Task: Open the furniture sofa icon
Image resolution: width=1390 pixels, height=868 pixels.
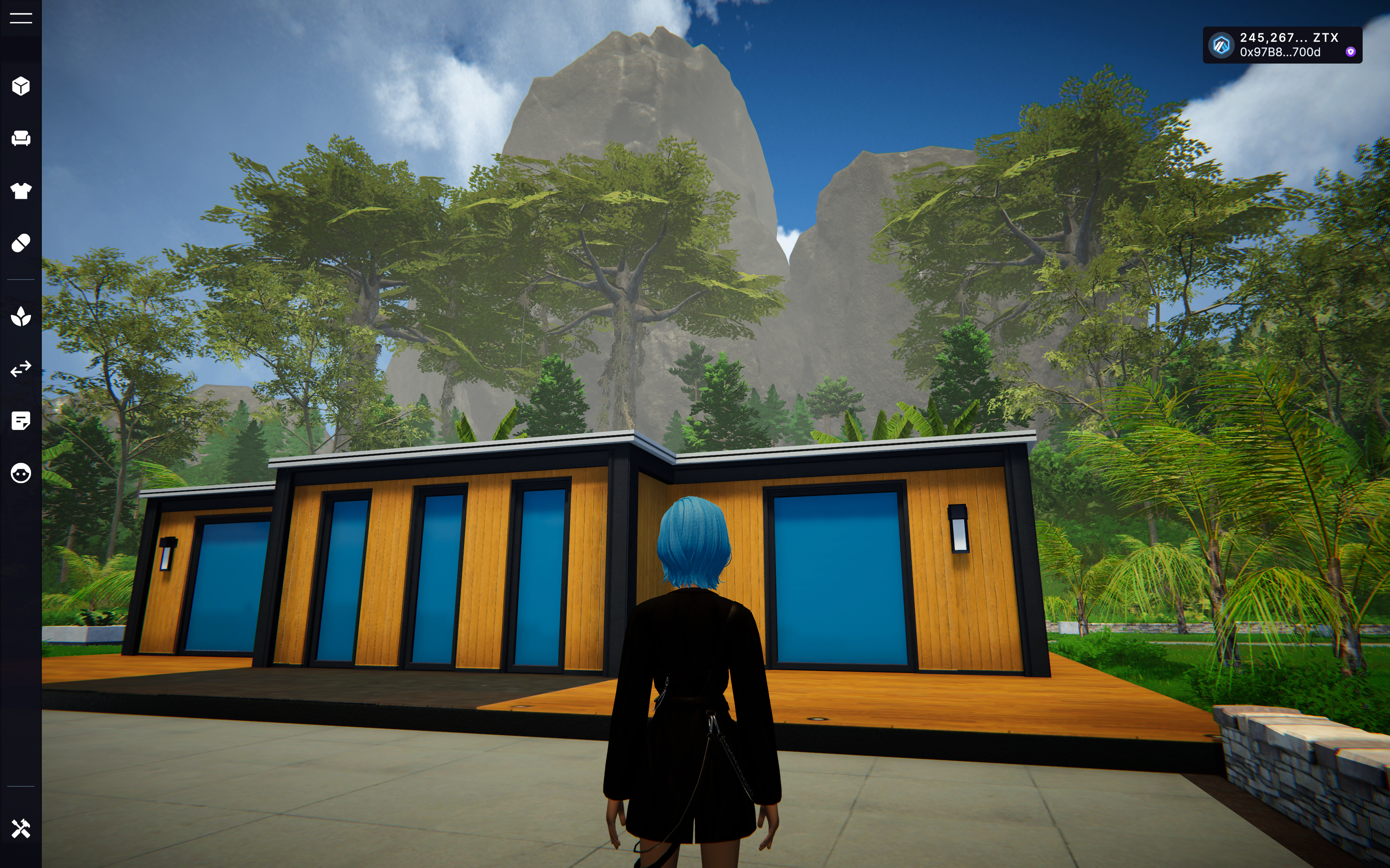Action: [21, 138]
